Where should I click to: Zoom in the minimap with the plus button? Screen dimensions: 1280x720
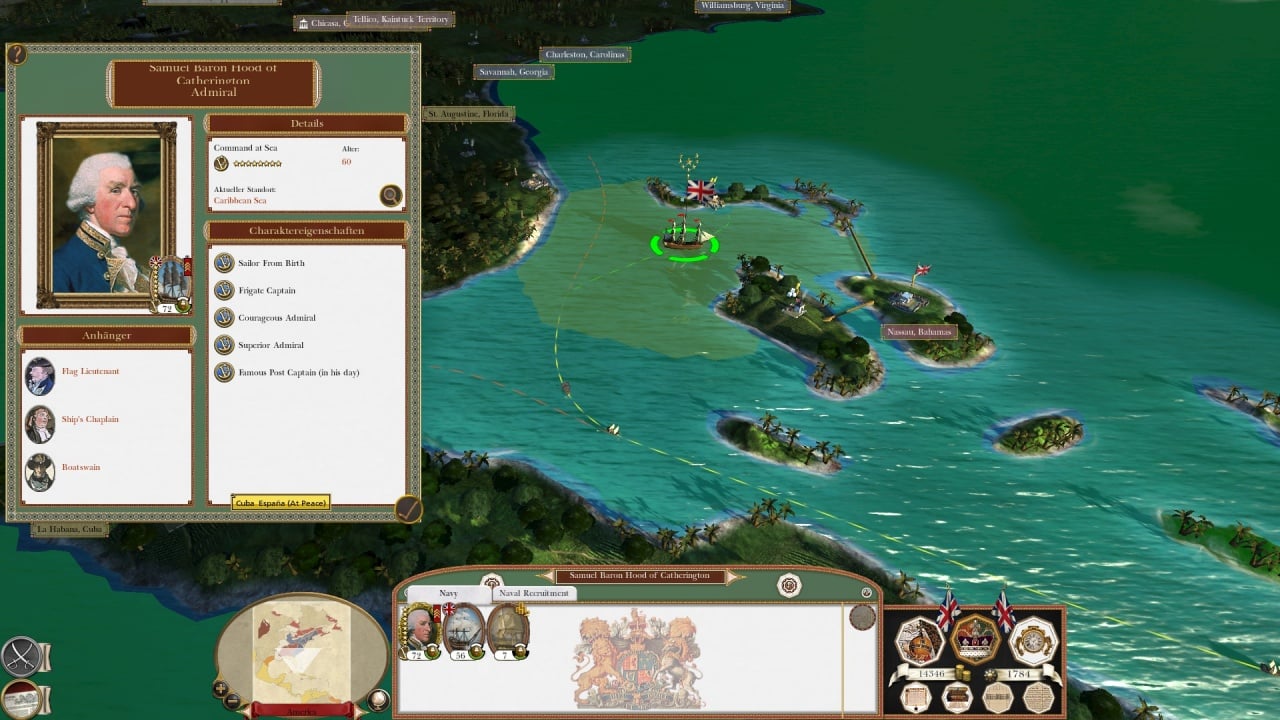[x=220, y=689]
